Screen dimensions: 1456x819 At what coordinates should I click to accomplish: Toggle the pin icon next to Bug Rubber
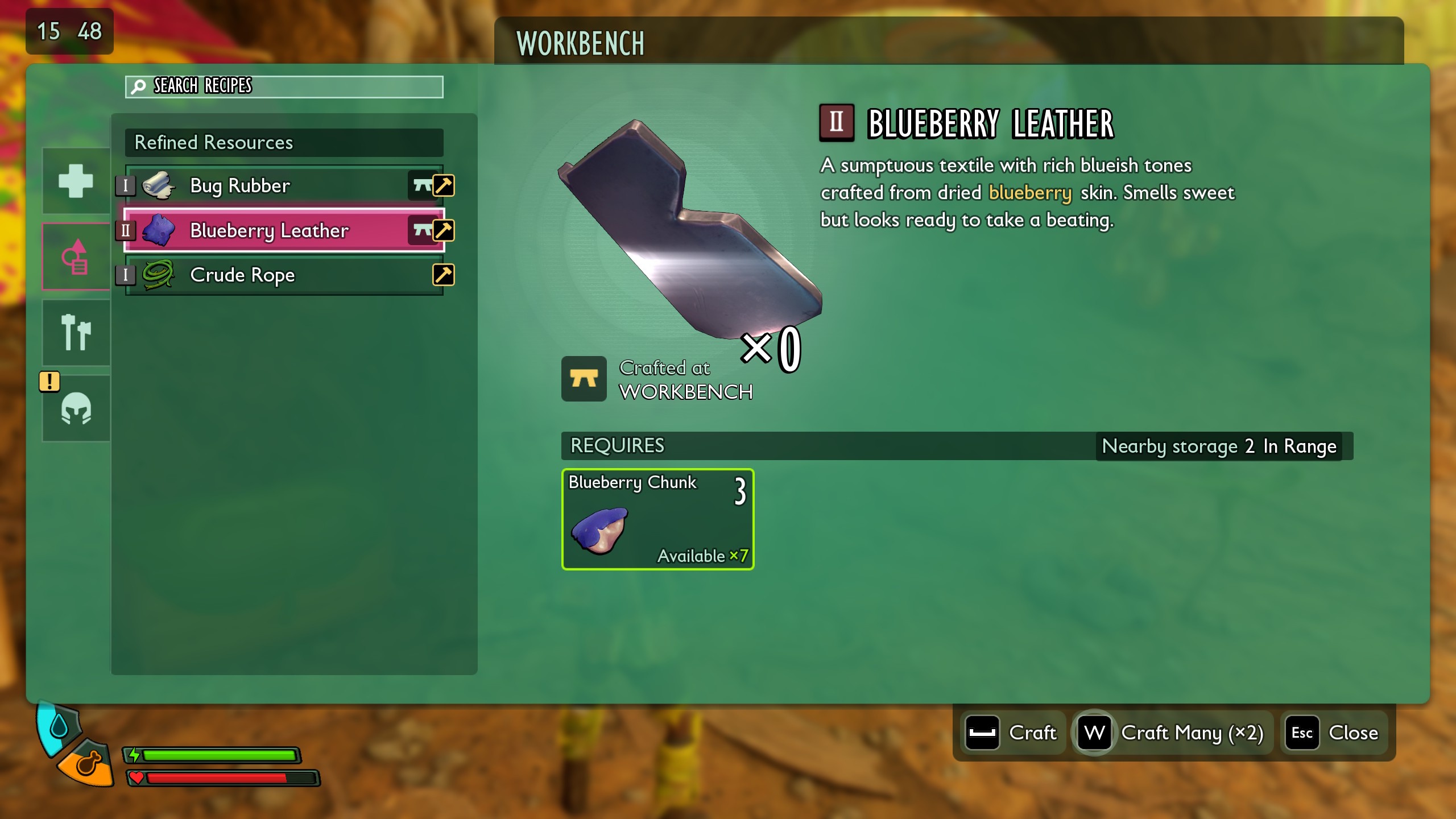coord(444,185)
